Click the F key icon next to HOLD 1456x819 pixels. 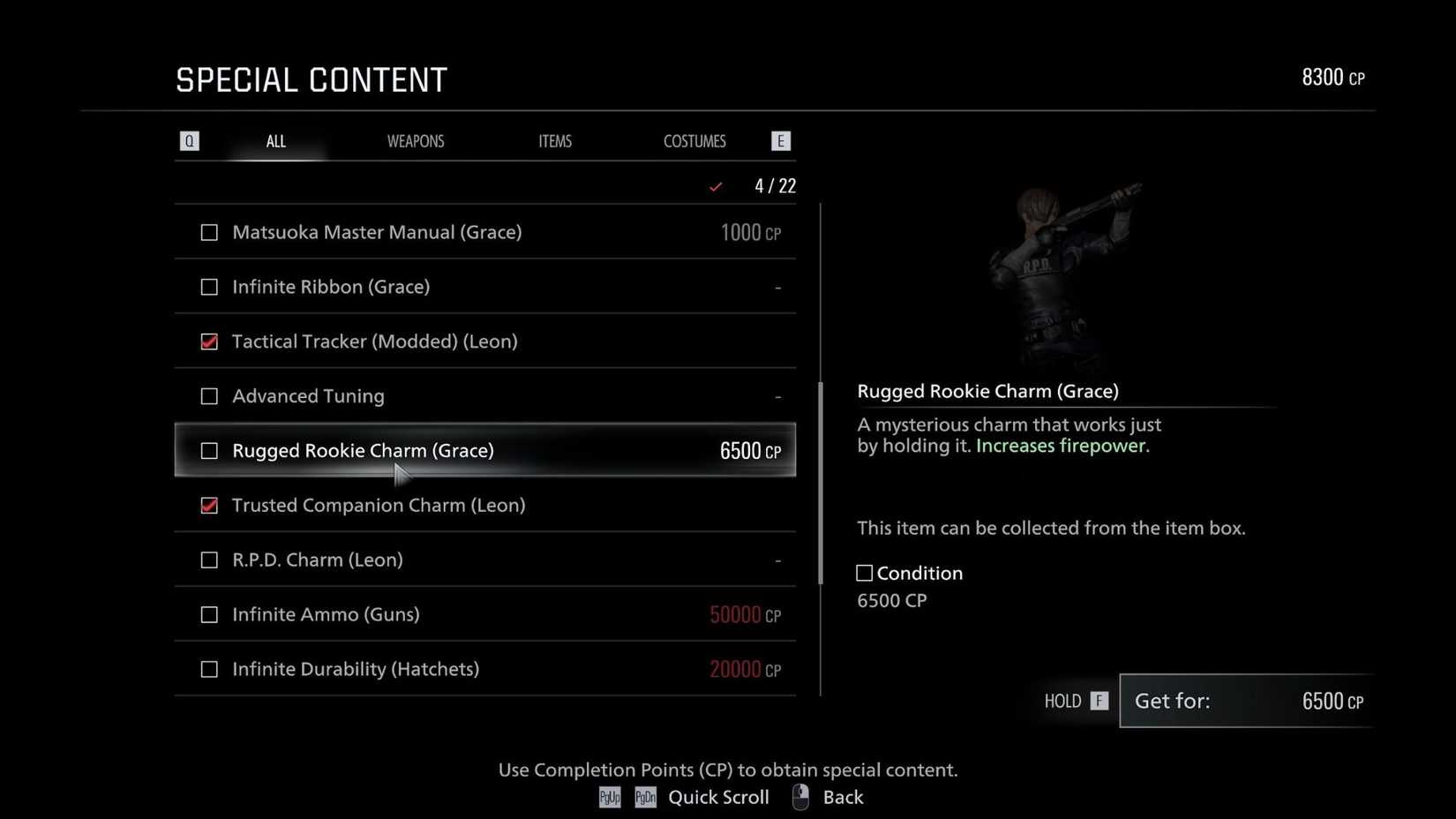click(1098, 701)
